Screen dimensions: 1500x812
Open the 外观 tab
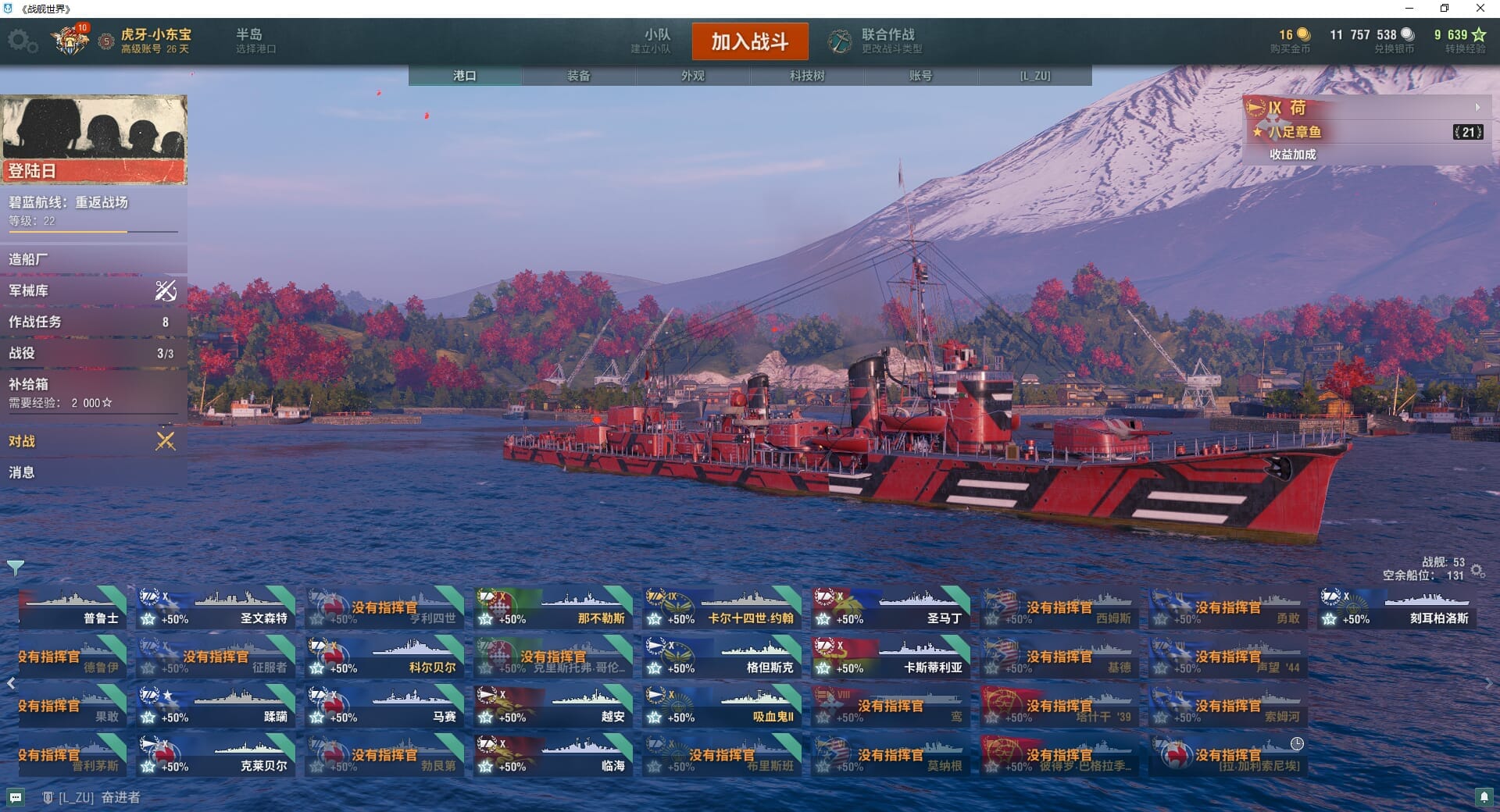(692, 76)
